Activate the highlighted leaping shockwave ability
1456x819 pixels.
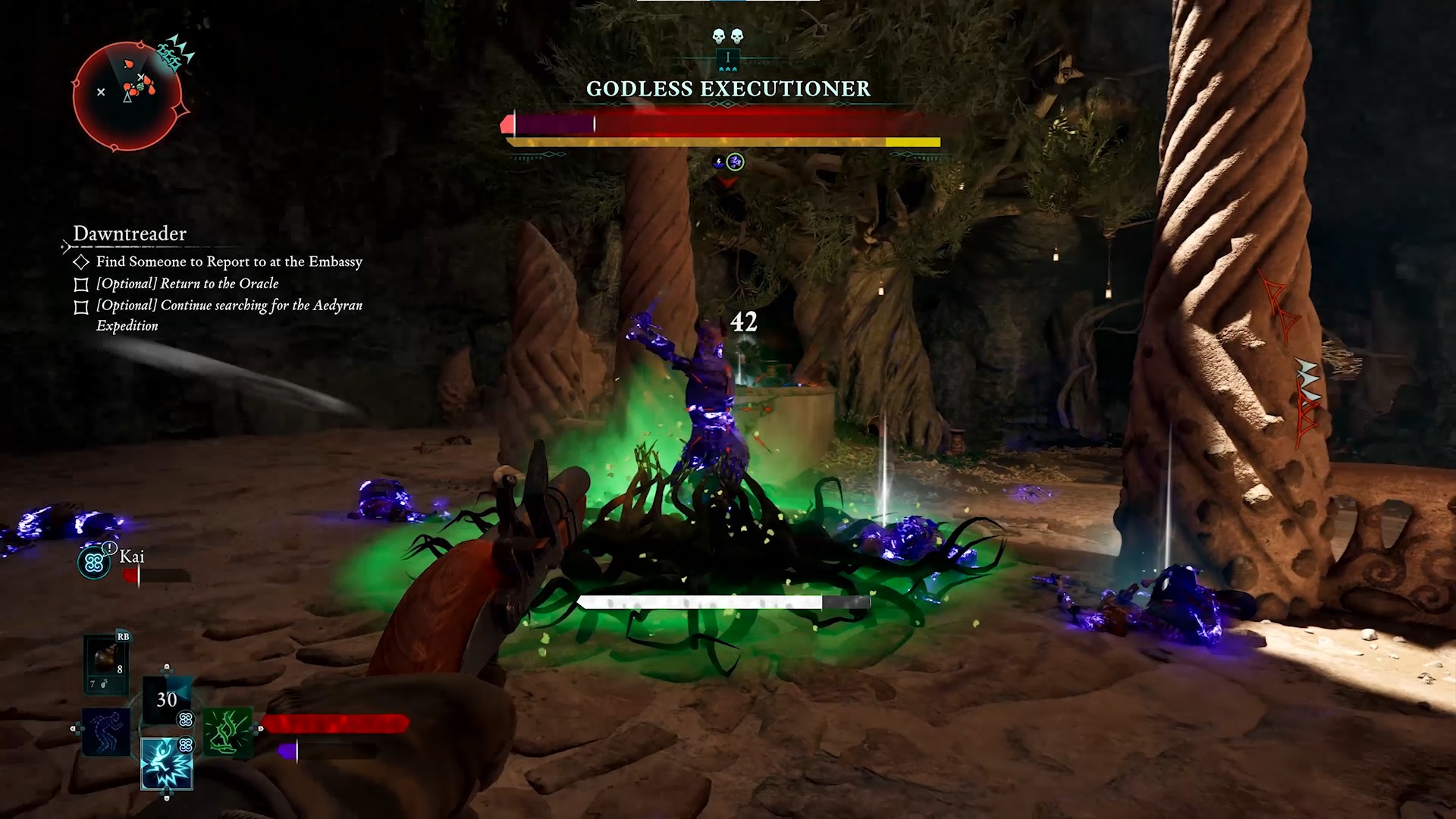click(167, 763)
